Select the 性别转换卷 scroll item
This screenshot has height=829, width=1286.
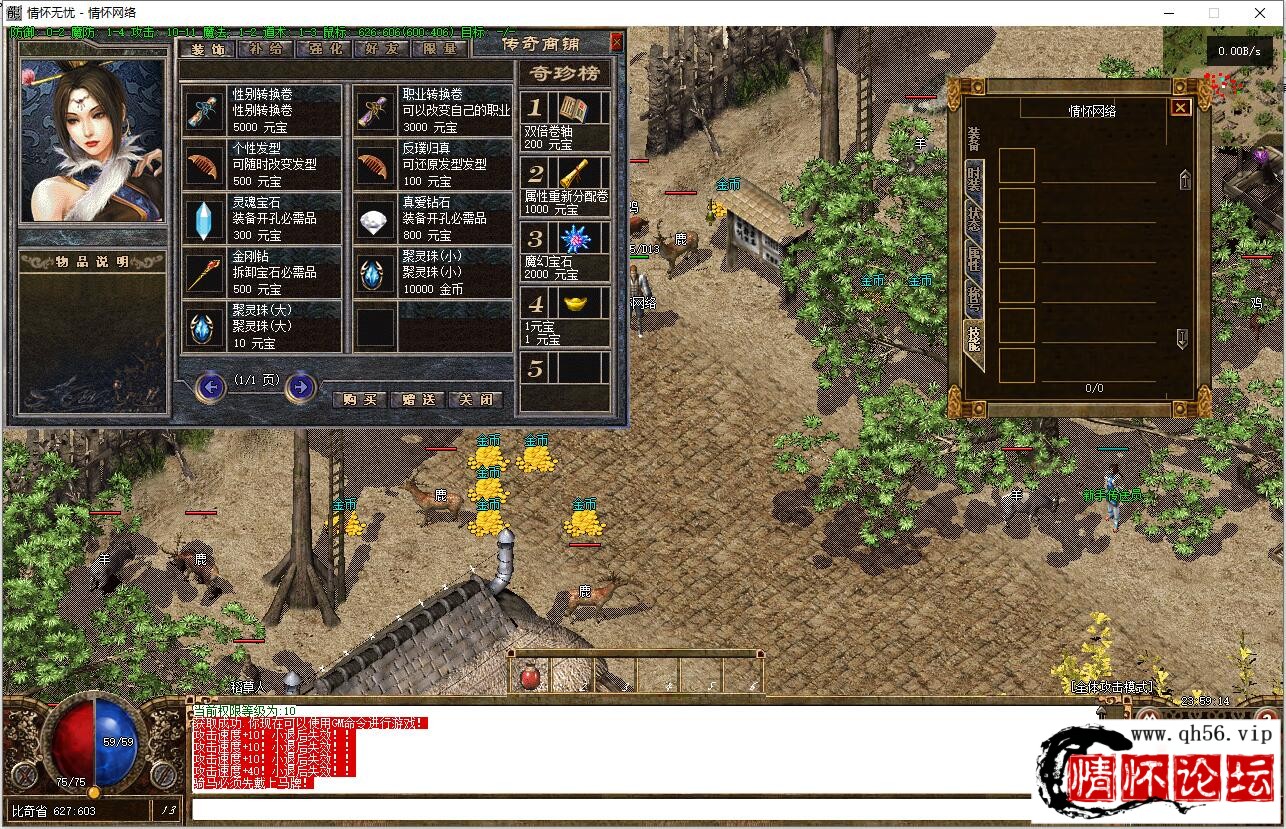tap(262, 110)
